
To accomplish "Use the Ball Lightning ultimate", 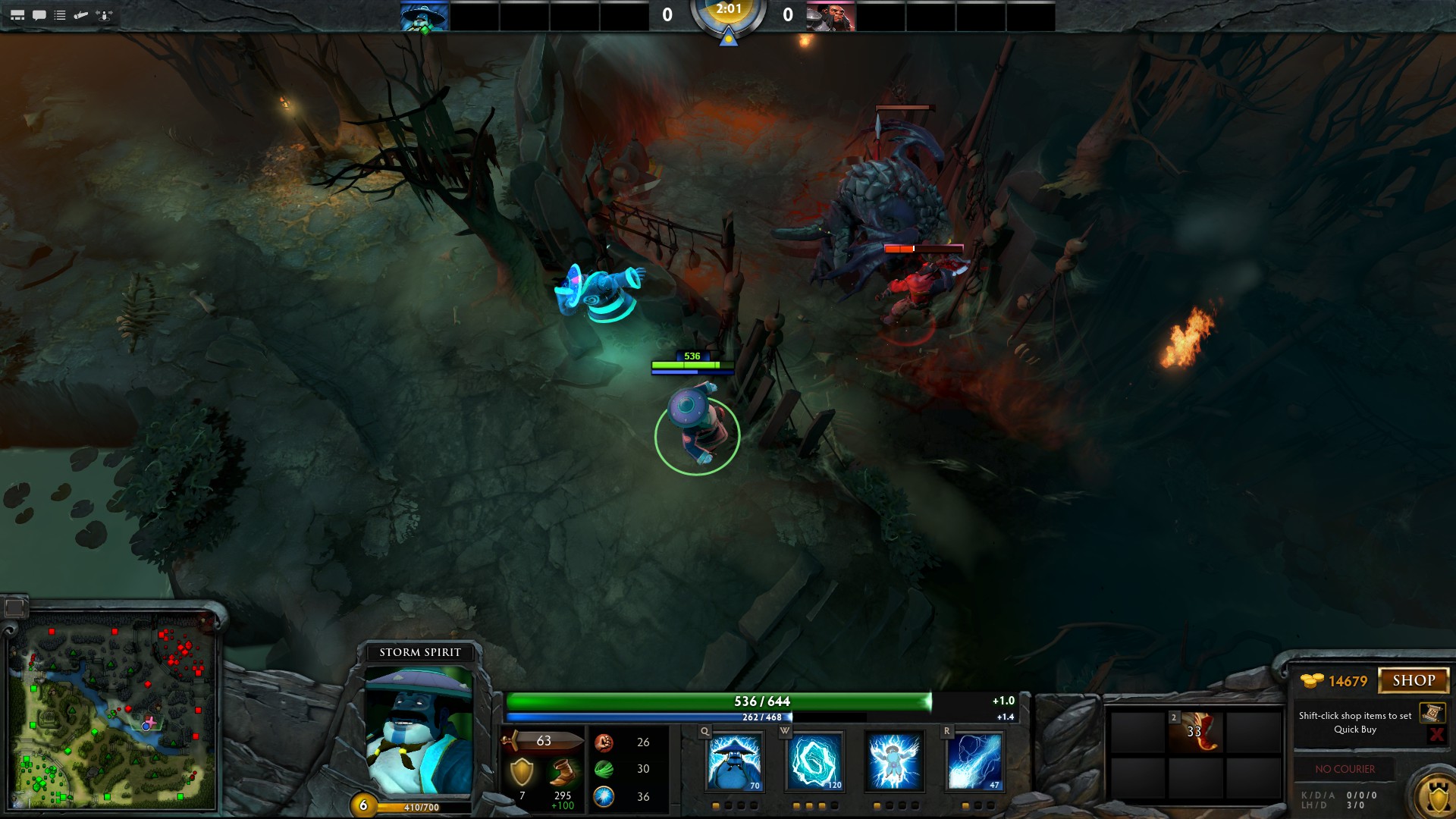I will (x=974, y=761).
